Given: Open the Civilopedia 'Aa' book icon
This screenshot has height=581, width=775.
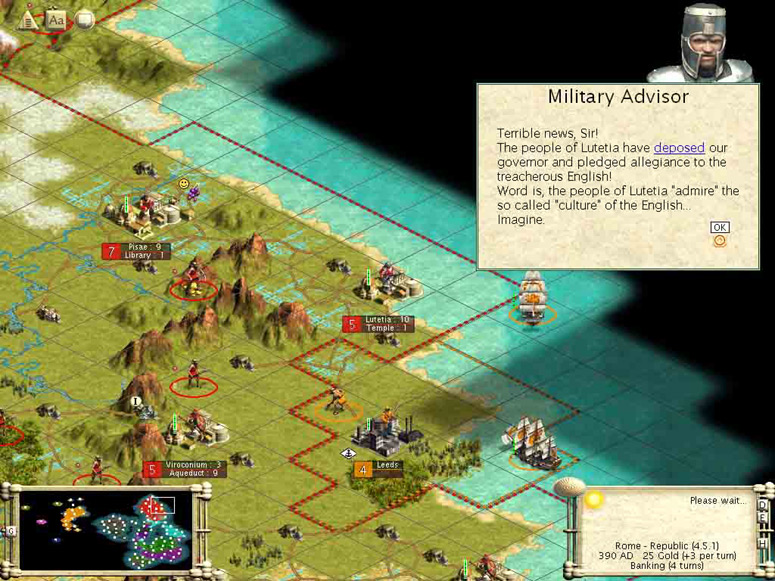Looking at the screenshot, I should coord(56,19).
